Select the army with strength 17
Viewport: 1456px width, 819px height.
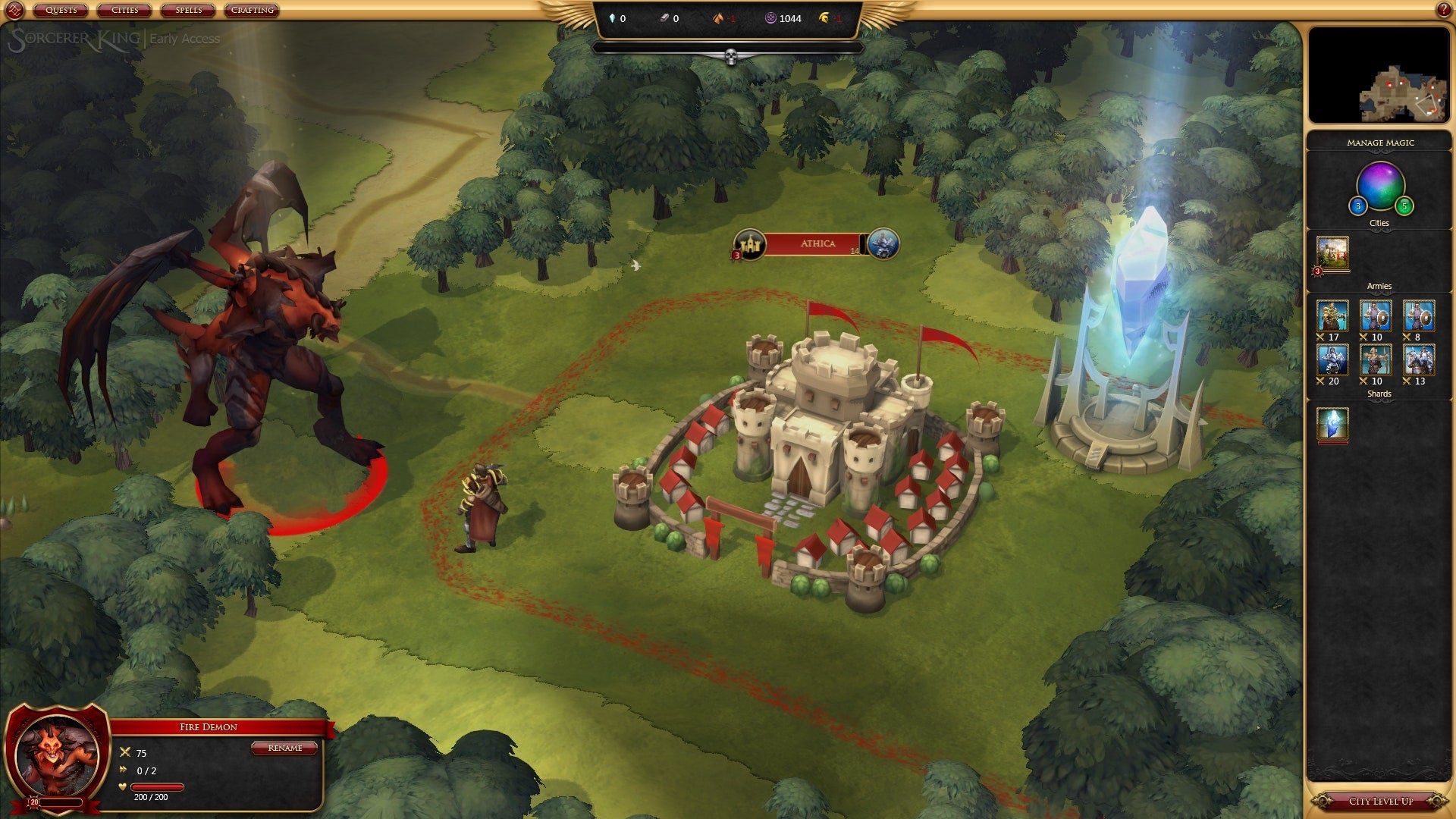(1332, 316)
